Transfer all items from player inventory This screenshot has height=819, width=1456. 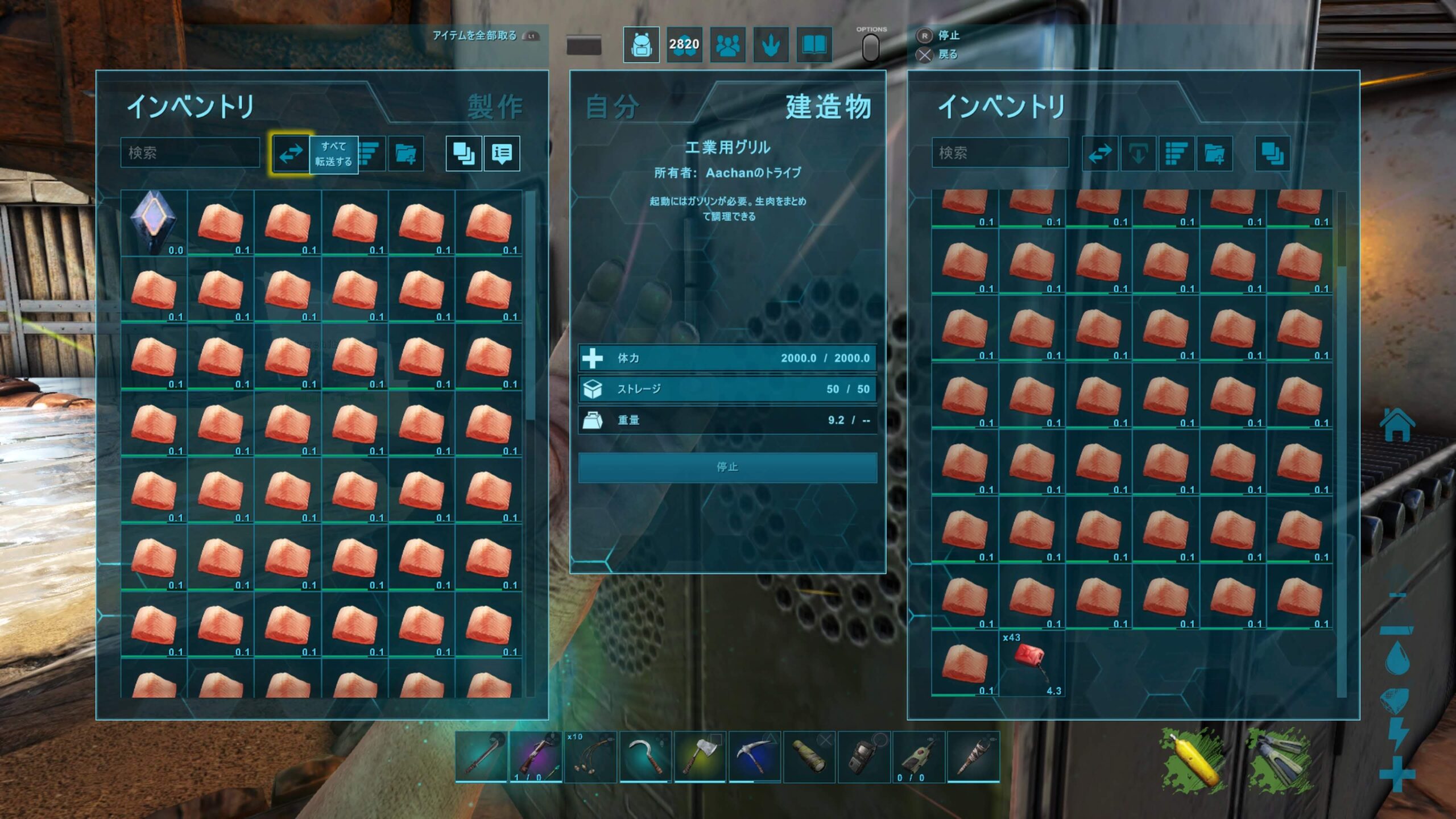[291, 153]
